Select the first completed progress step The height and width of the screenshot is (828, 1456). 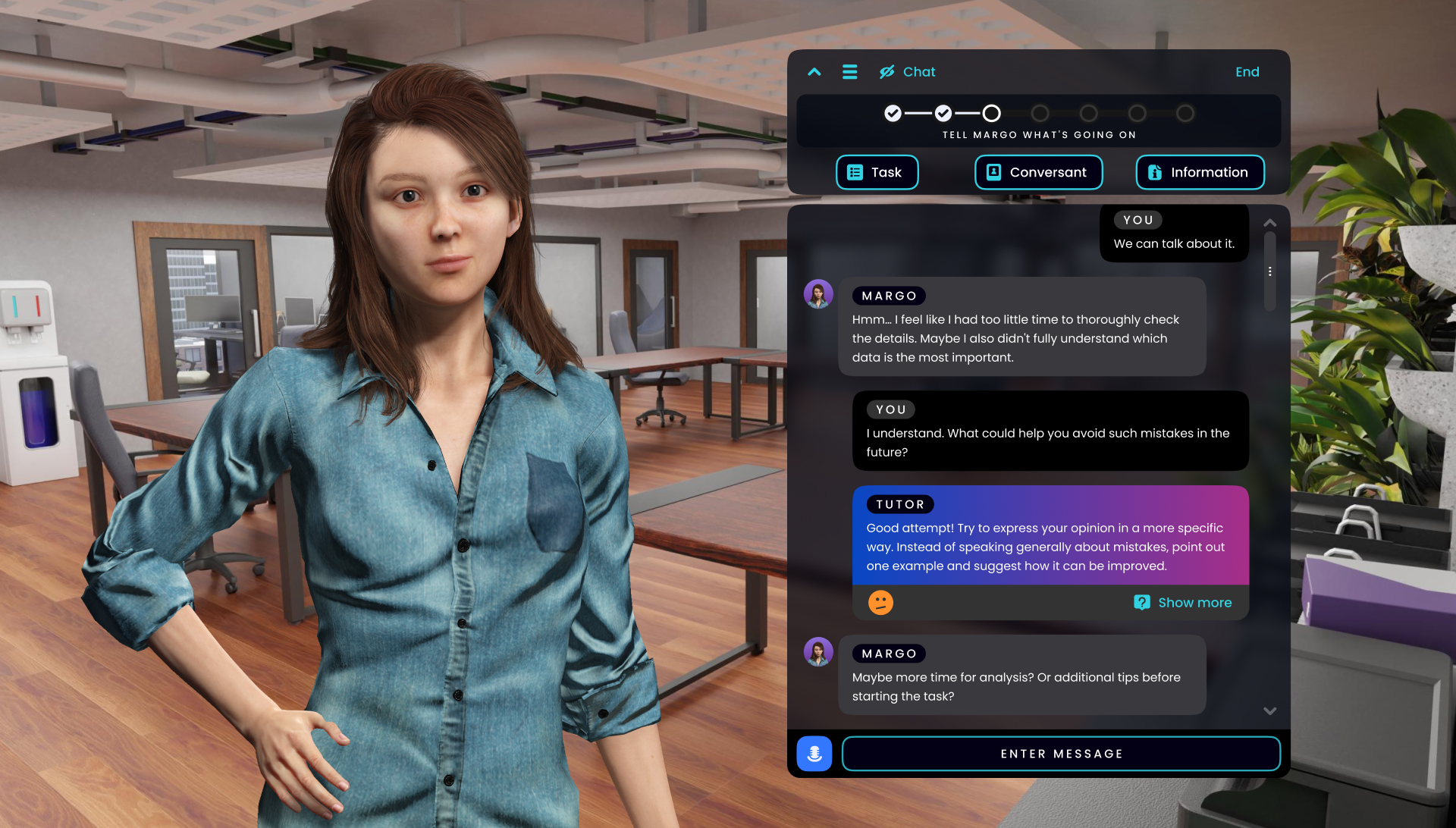click(893, 114)
